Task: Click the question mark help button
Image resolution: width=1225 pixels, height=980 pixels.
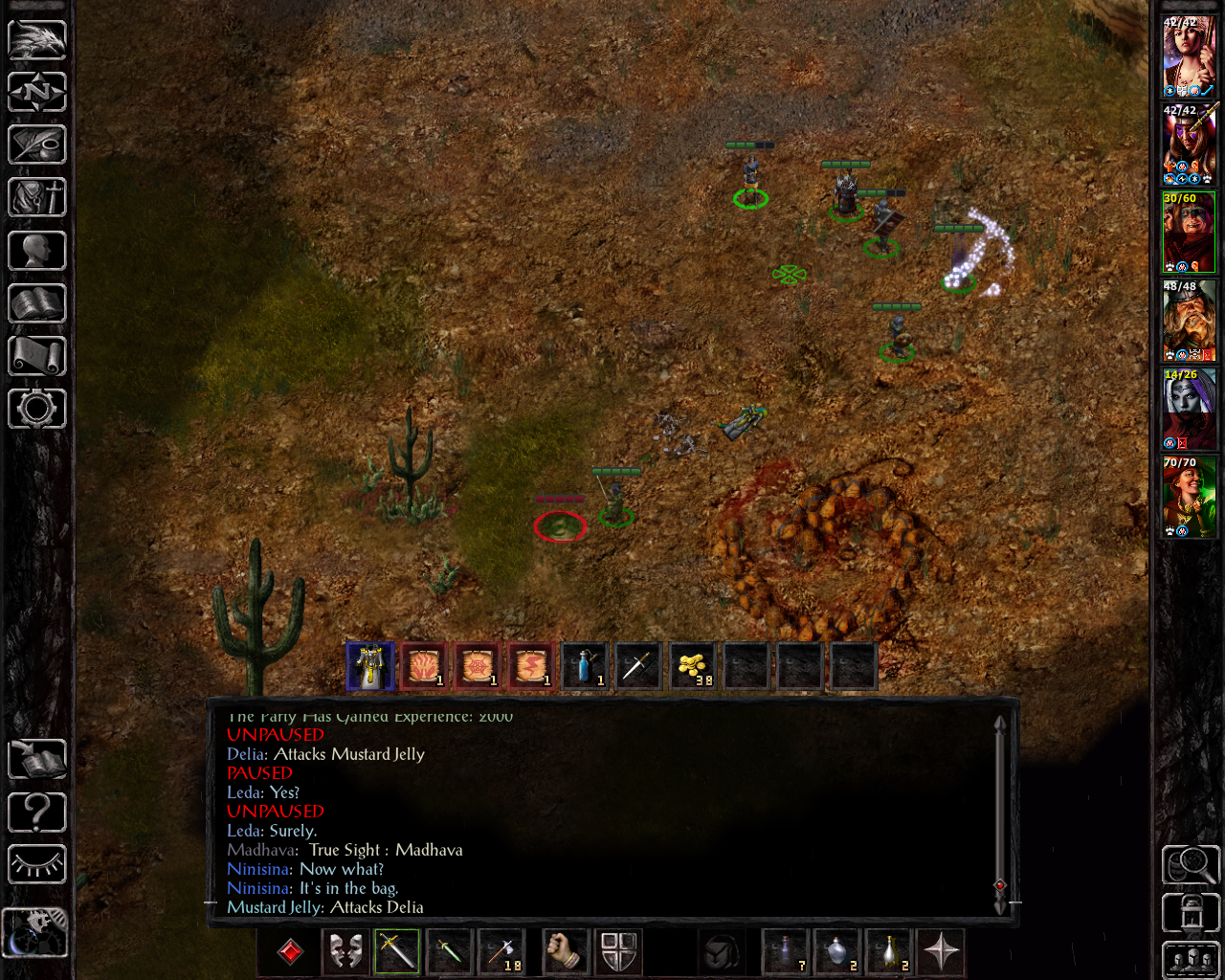Action: coord(36,813)
